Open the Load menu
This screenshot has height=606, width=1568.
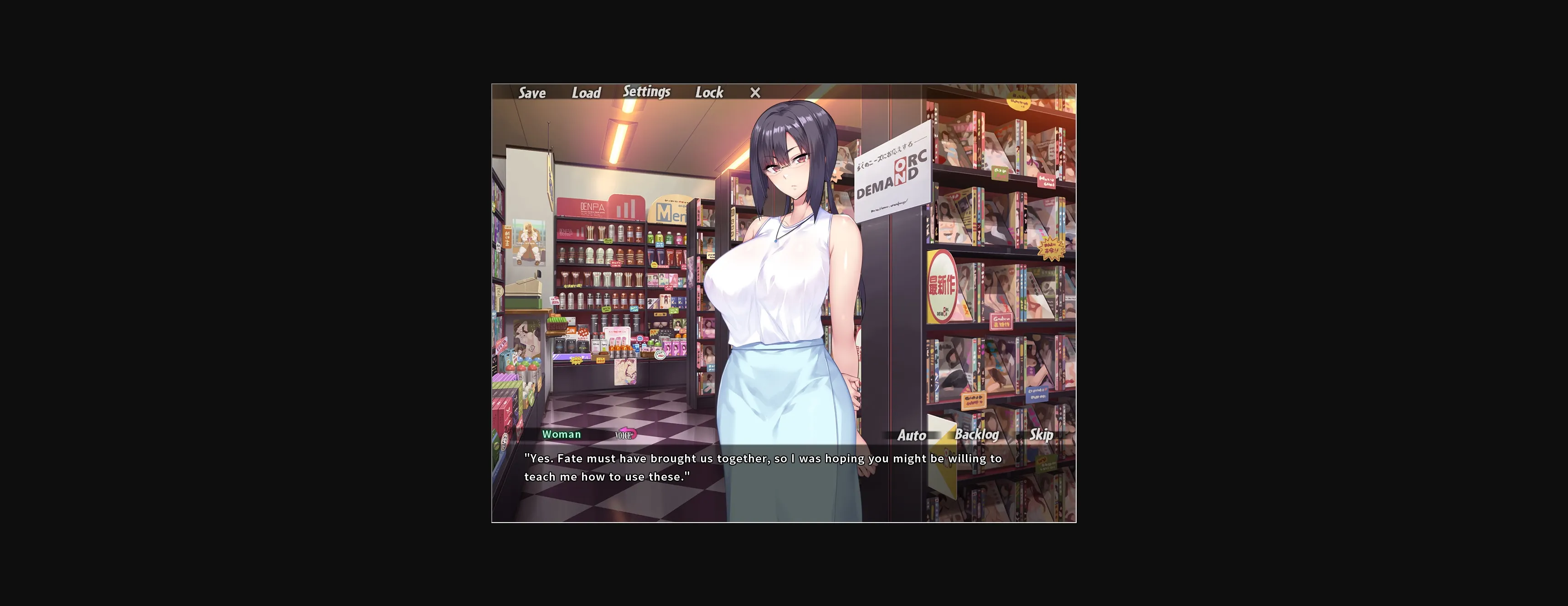pyautogui.click(x=586, y=93)
